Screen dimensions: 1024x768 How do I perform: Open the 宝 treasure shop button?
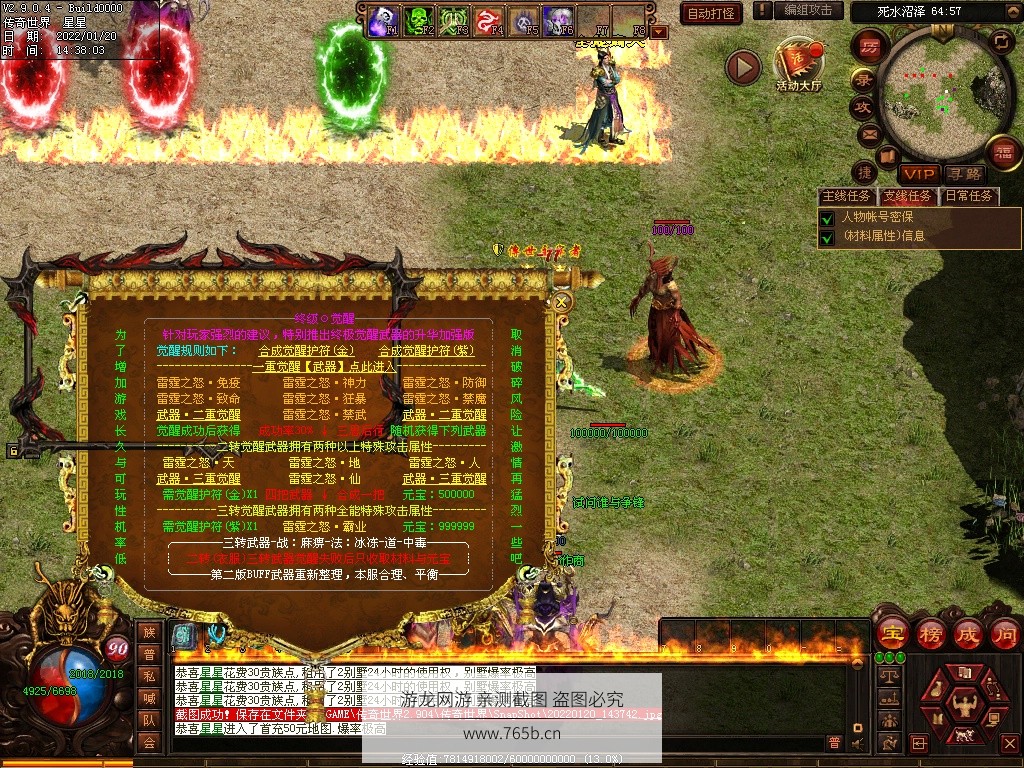tap(891, 633)
